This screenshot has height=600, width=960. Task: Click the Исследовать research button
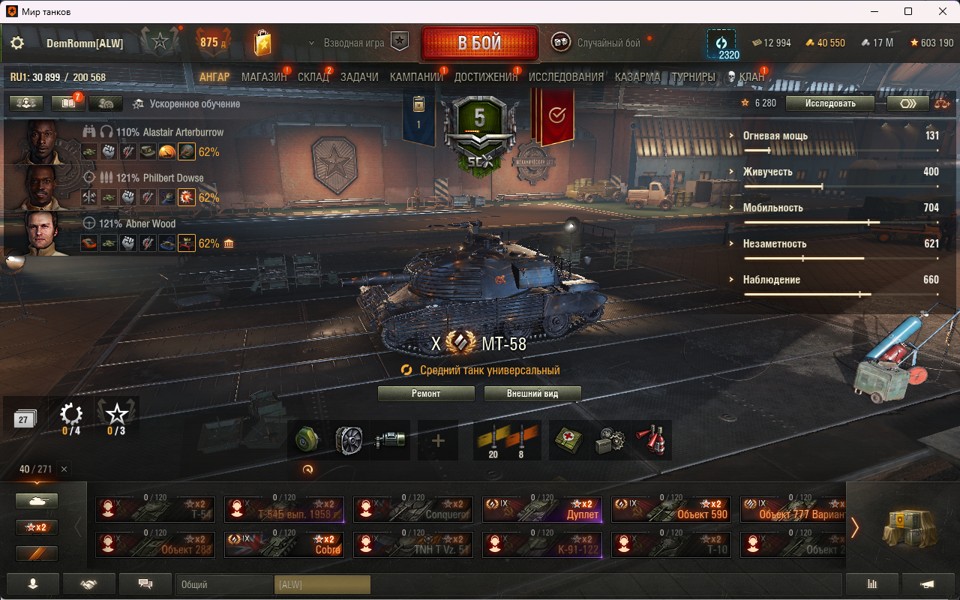tap(829, 103)
